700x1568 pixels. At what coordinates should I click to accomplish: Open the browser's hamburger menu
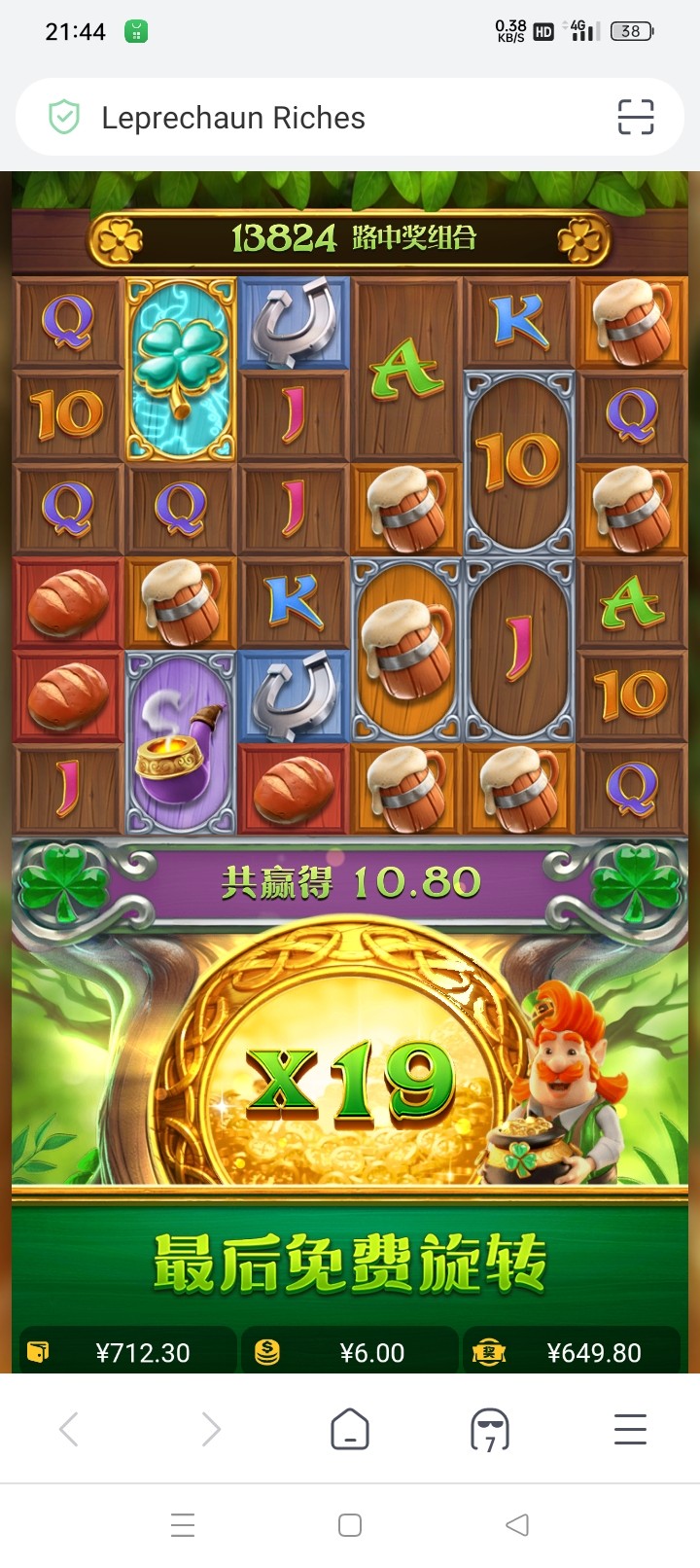click(x=630, y=1429)
